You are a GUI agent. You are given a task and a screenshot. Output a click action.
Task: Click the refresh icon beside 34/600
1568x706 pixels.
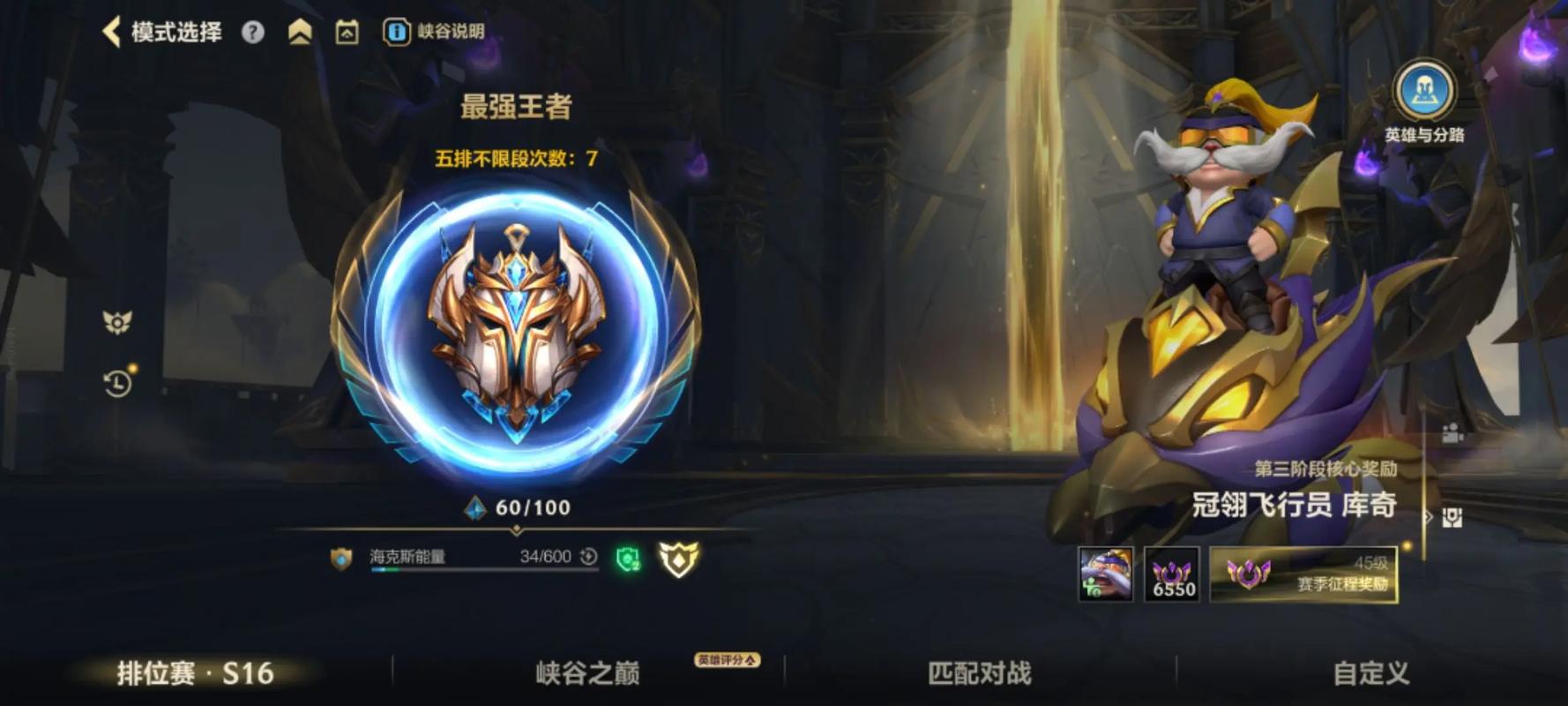point(586,559)
